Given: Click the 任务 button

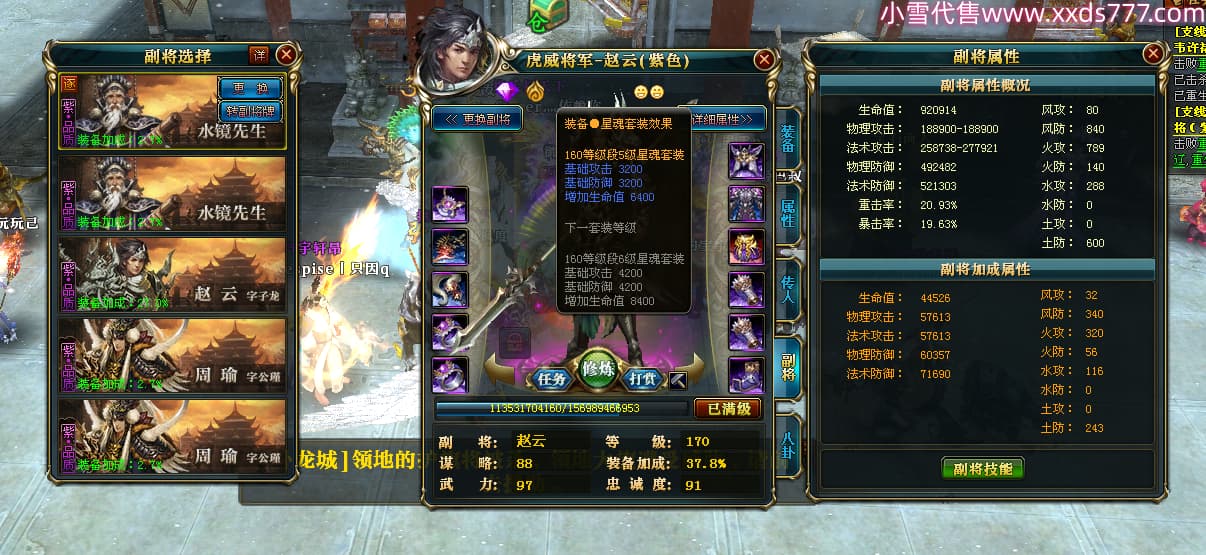Looking at the screenshot, I should coord(551,379).
